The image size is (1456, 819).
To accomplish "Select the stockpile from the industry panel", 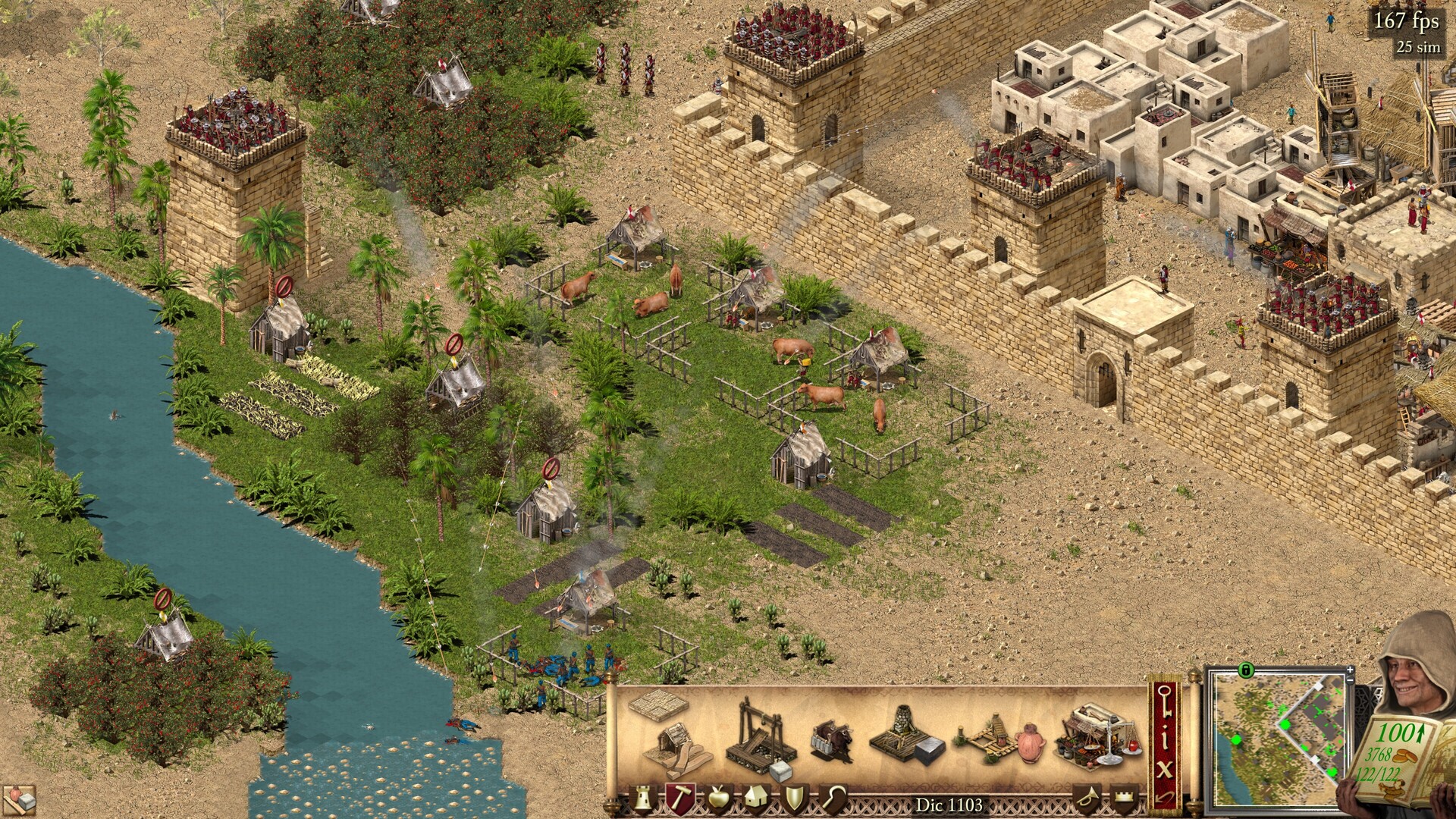I will coord(660,709).
